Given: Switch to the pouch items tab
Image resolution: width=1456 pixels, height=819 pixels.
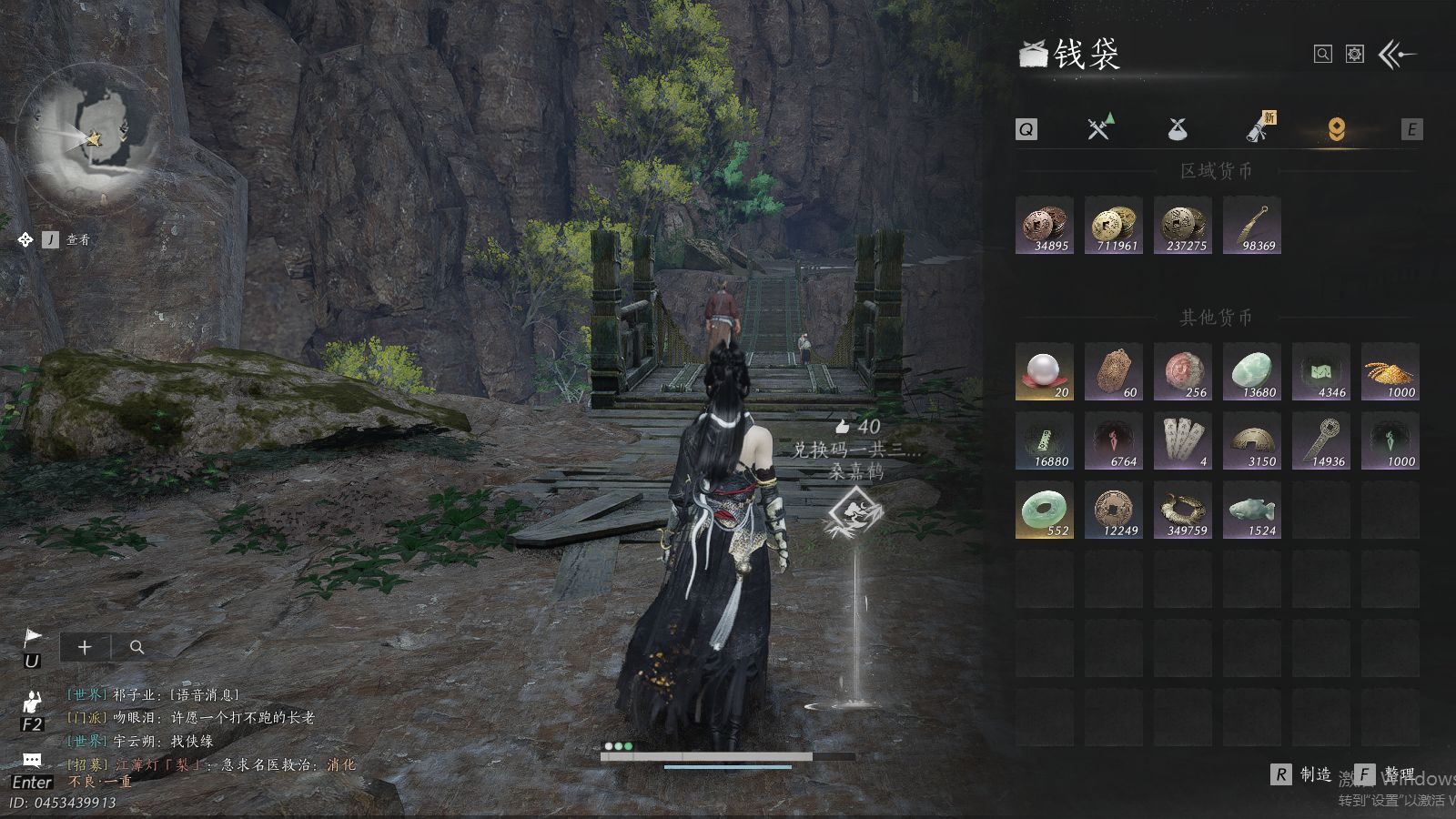Looking at the screenshot, I should (x=1178, y=129).
